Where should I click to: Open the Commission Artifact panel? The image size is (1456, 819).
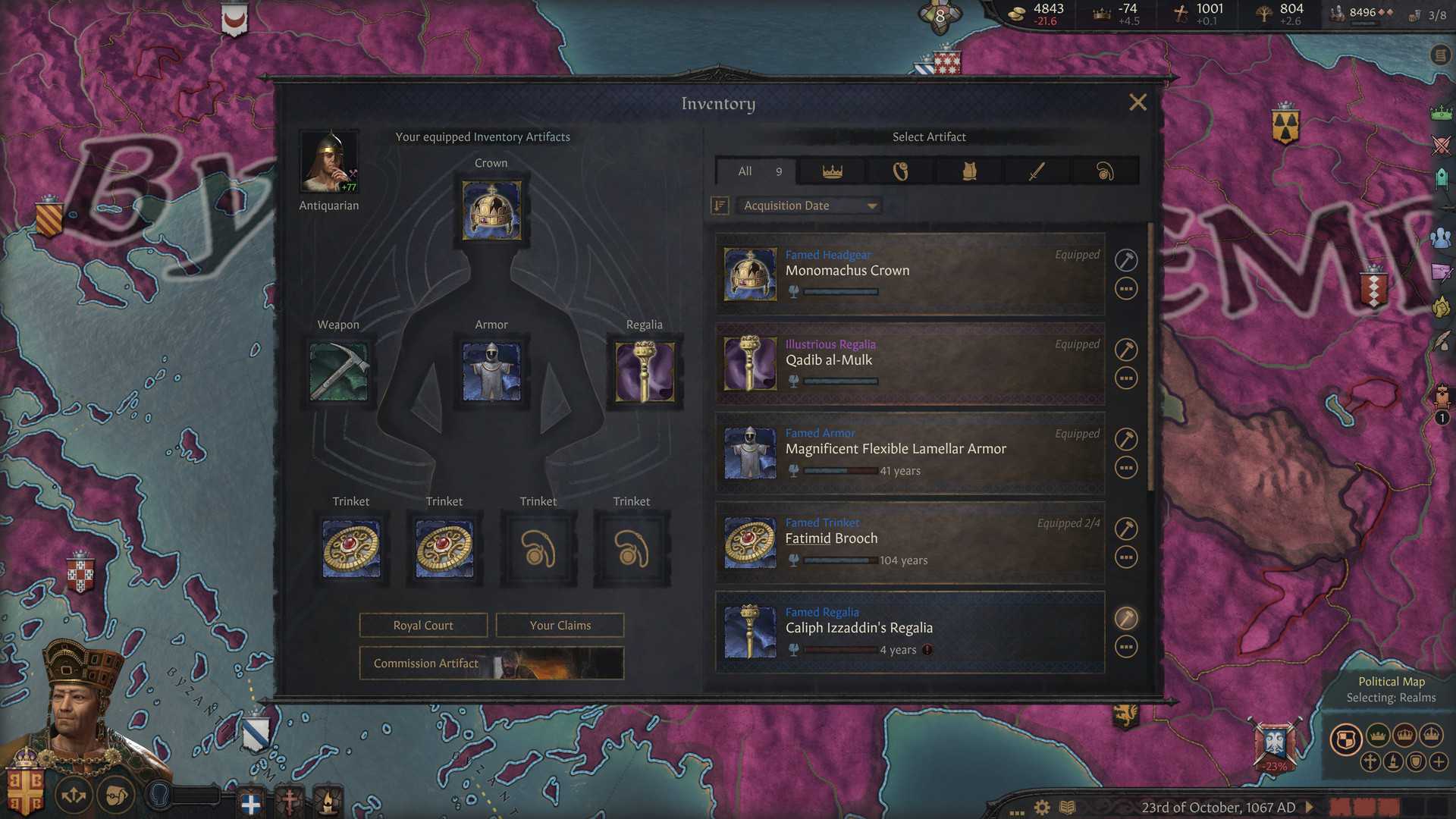pos(491,664)
